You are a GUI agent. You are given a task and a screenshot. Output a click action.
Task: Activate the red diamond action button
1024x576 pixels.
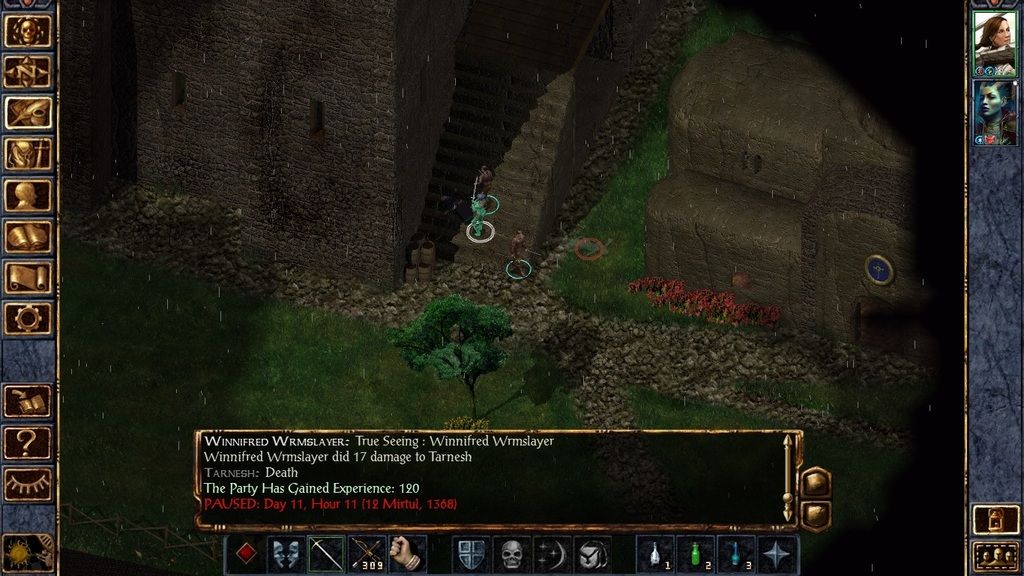(246, 554)
